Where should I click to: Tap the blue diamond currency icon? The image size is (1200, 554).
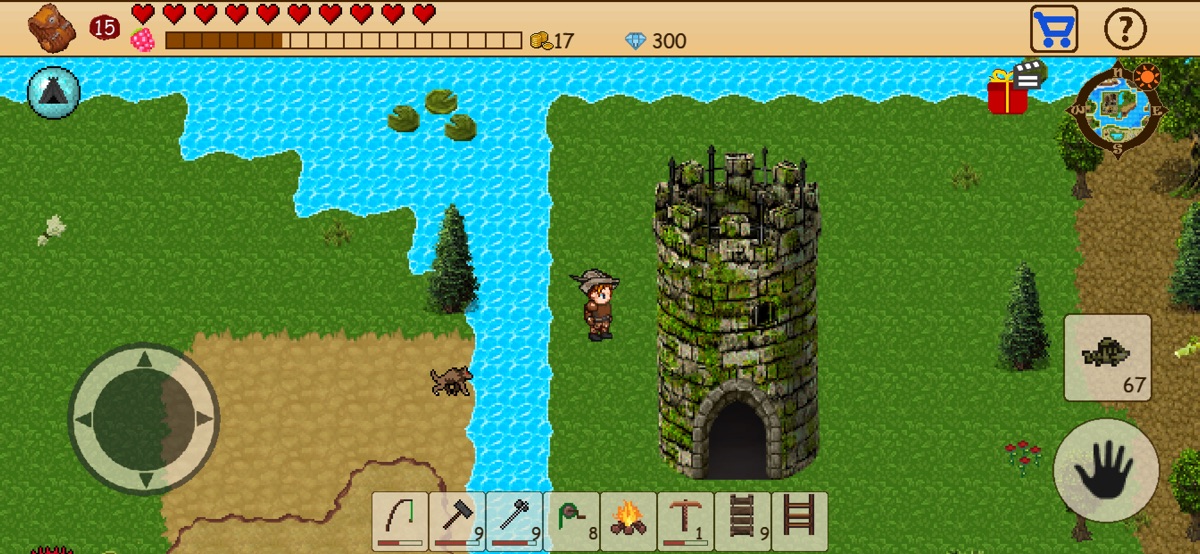[x=636, y=41]
